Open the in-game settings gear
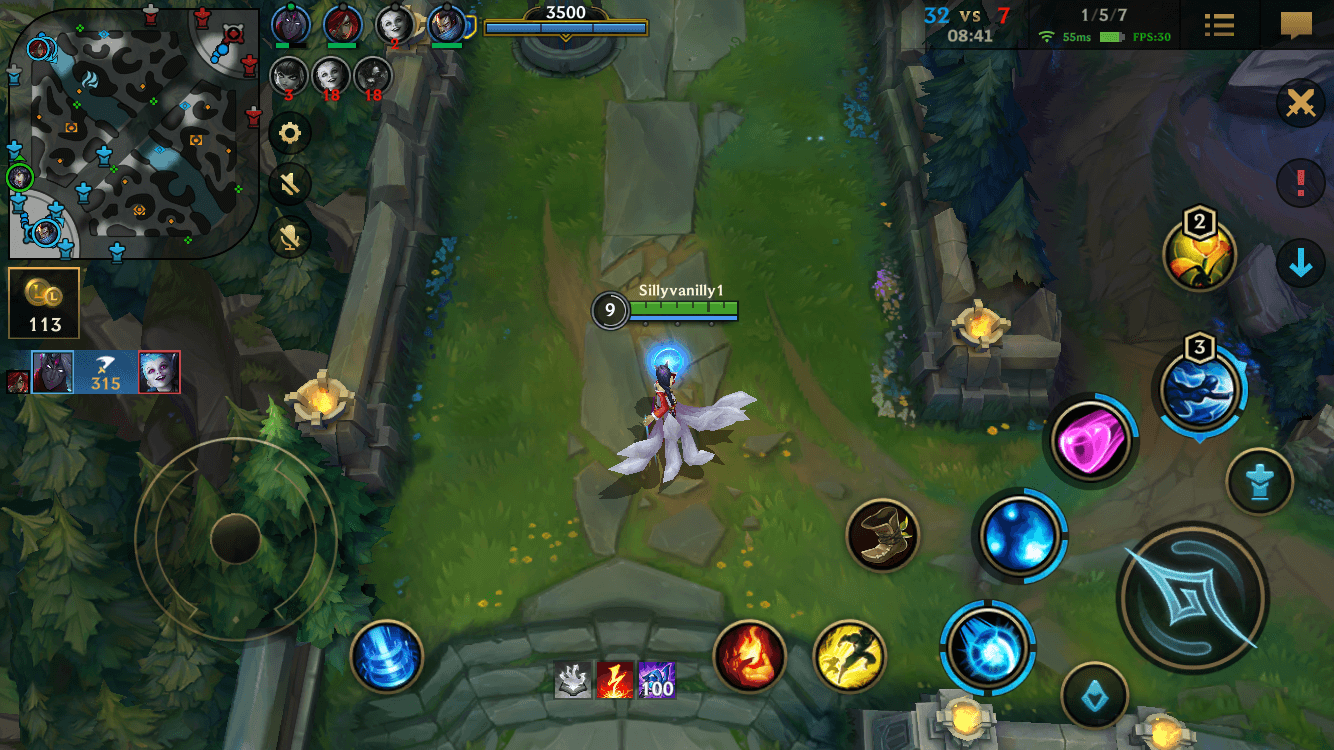 (290, 133)
